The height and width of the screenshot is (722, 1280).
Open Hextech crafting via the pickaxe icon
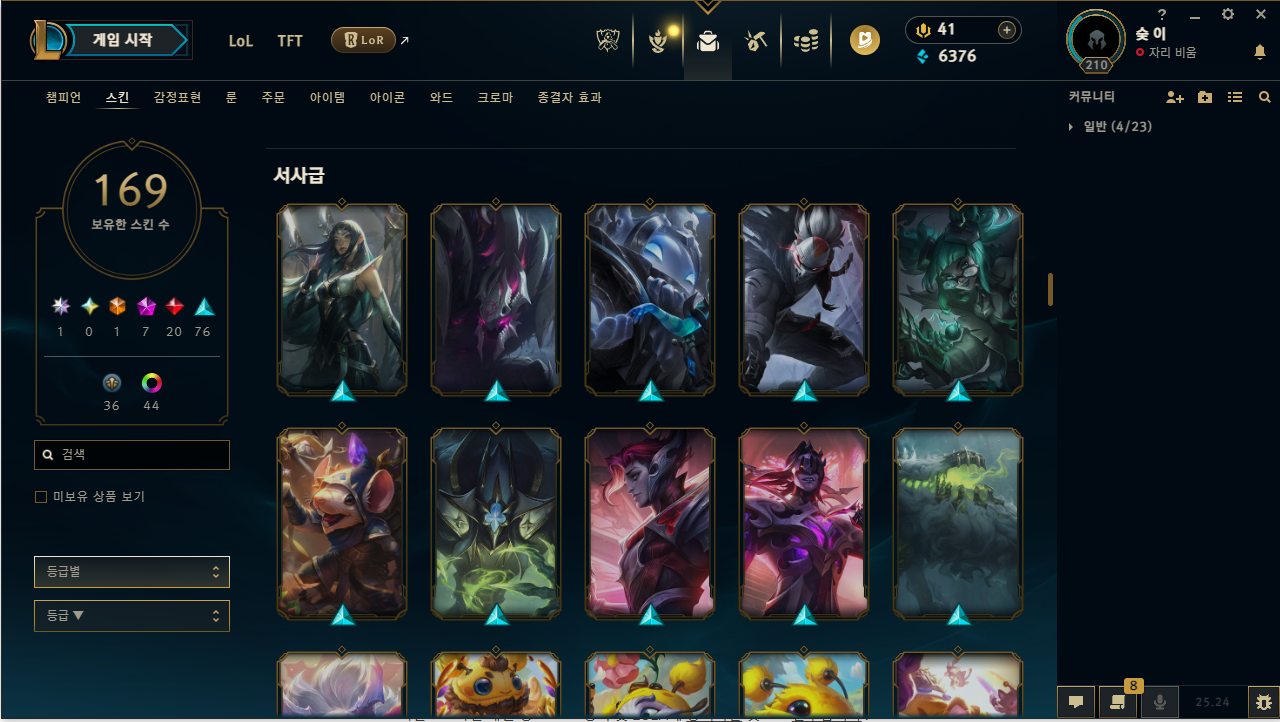[756, 40]
